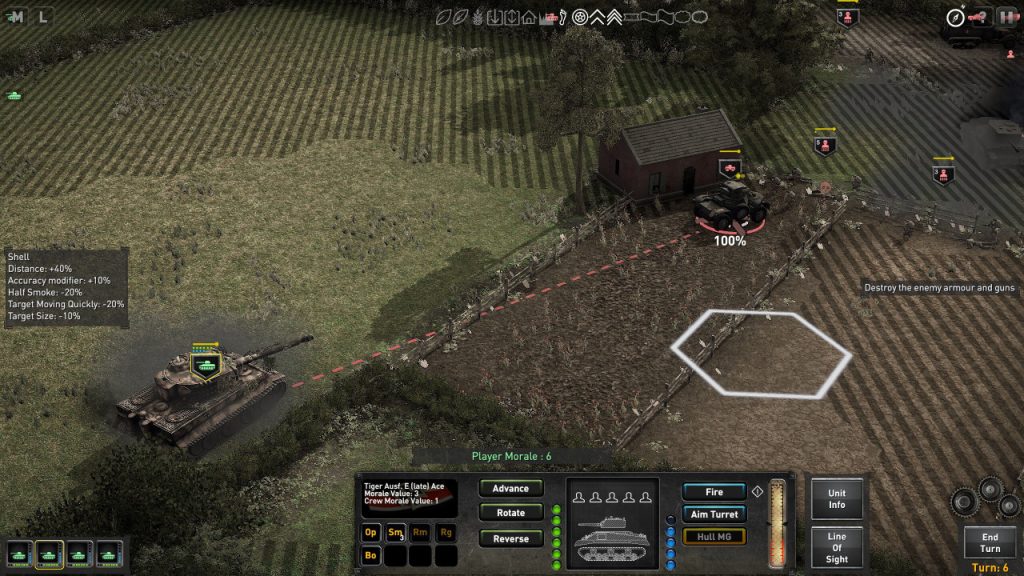1024x576 pixels.
Task: Fire at the targeted enemy
Action: click(x=714, y=492)
